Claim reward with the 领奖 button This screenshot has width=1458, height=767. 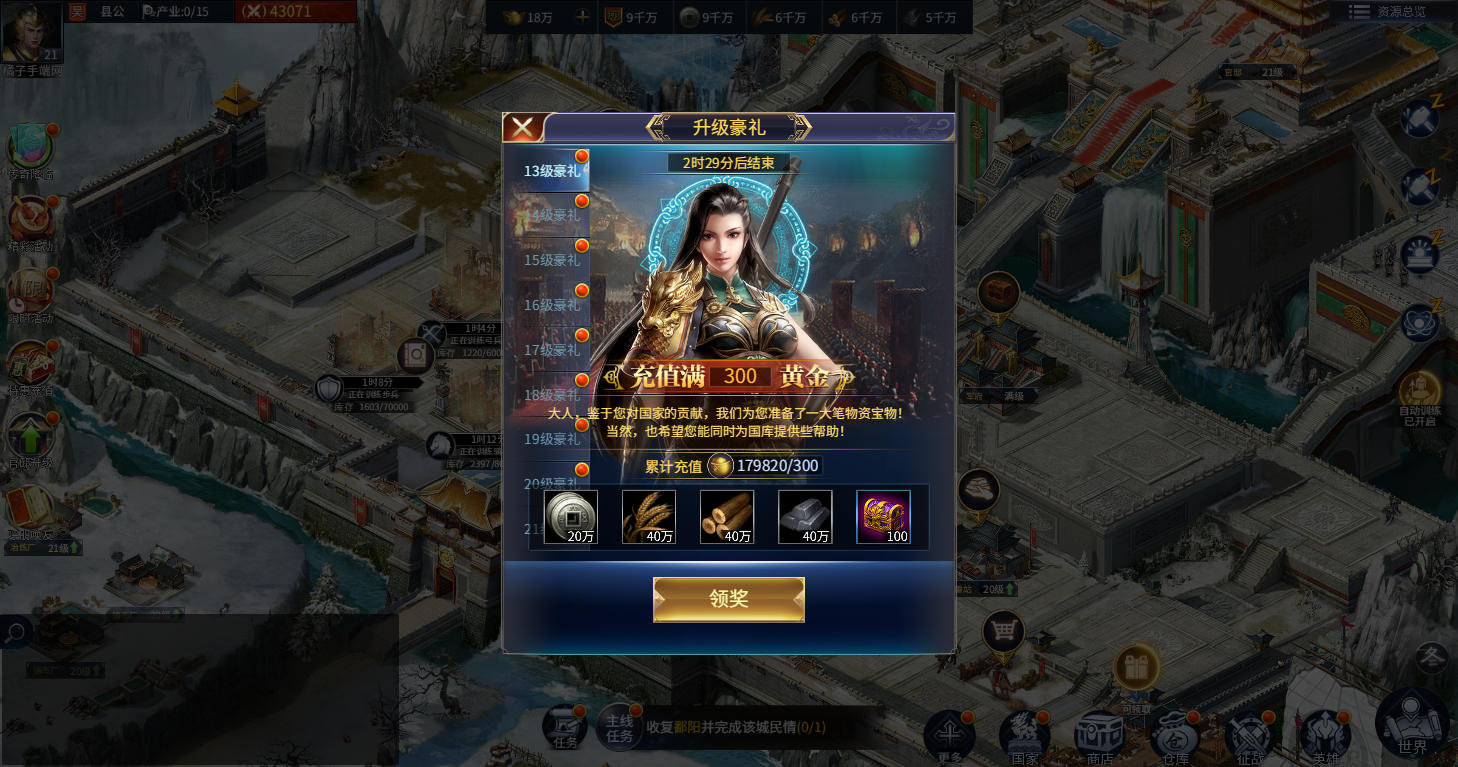(x=728, y=599)
